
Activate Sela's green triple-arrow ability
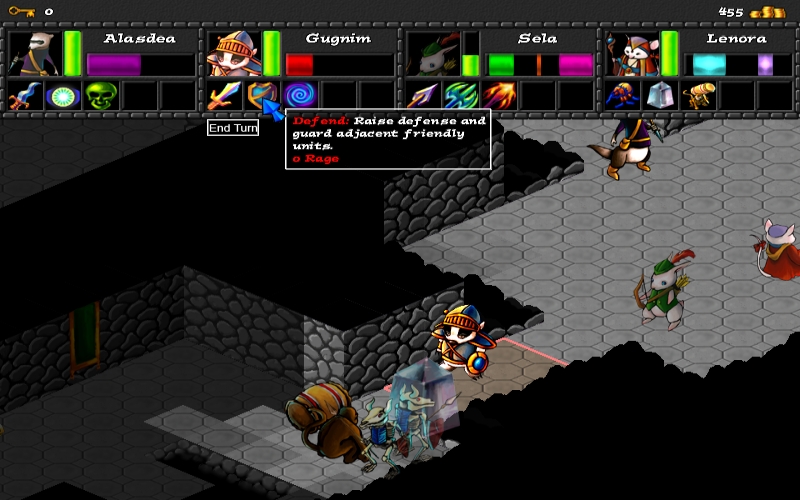[x=460, y=96]
